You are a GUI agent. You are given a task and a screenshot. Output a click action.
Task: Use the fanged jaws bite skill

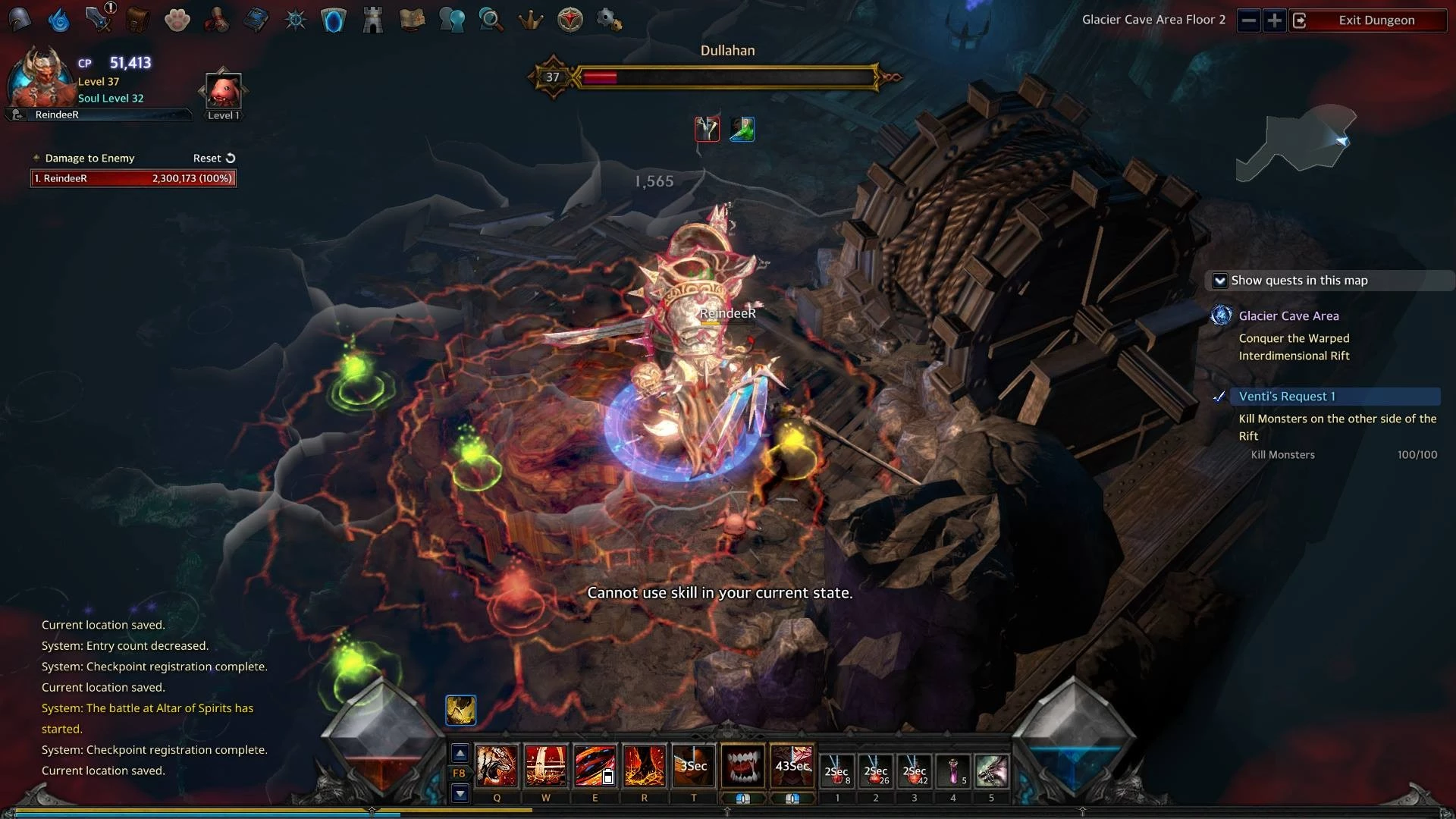[x=742, y=766]
